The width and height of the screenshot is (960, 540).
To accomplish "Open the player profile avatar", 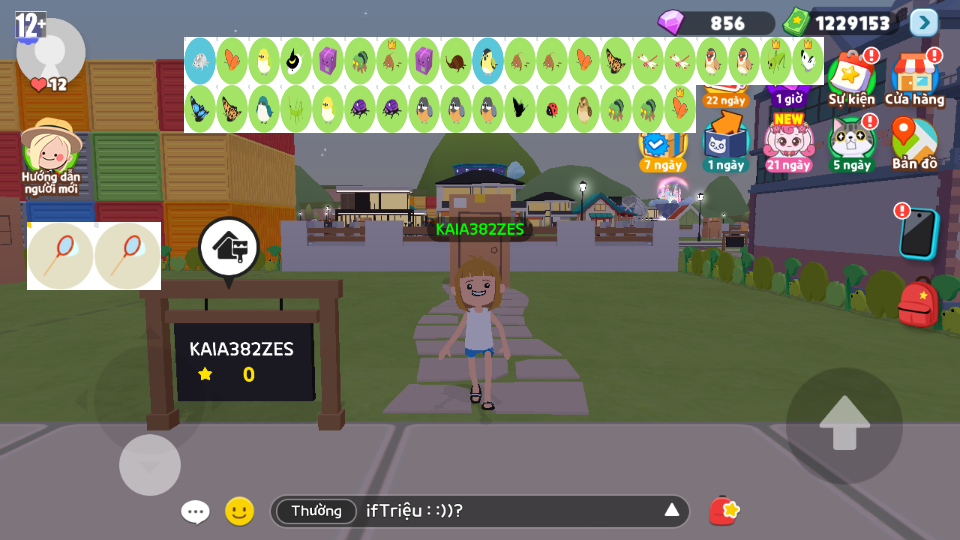I will pos(51,50).
